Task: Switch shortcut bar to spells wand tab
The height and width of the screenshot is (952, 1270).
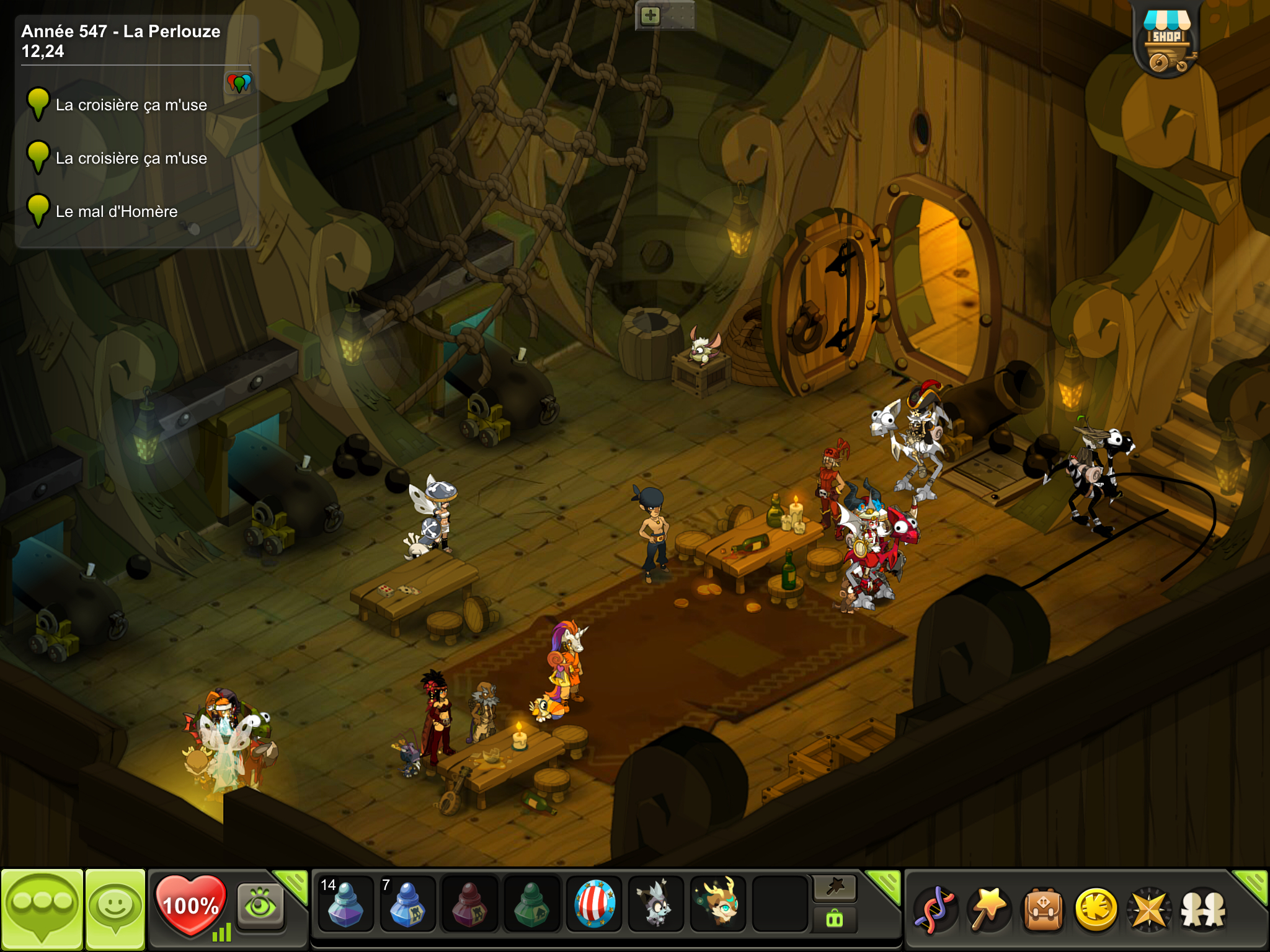Action: pyautogui.click(x=835, y=888)
